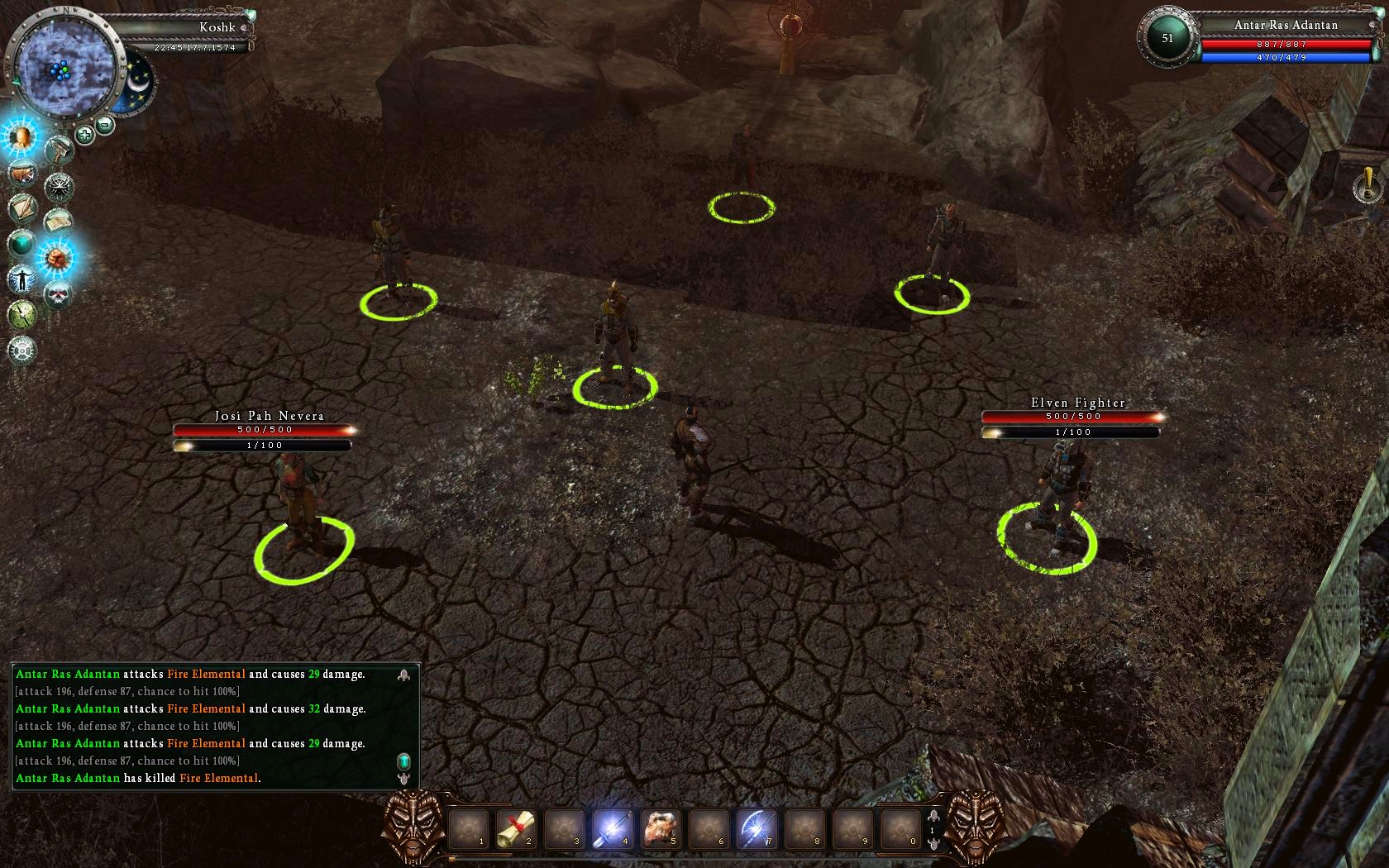Image resolution: width=1389 pixels, height=868 pixels.
Task: Zoom out the minimap with minus button
Action: click(105, 125)
